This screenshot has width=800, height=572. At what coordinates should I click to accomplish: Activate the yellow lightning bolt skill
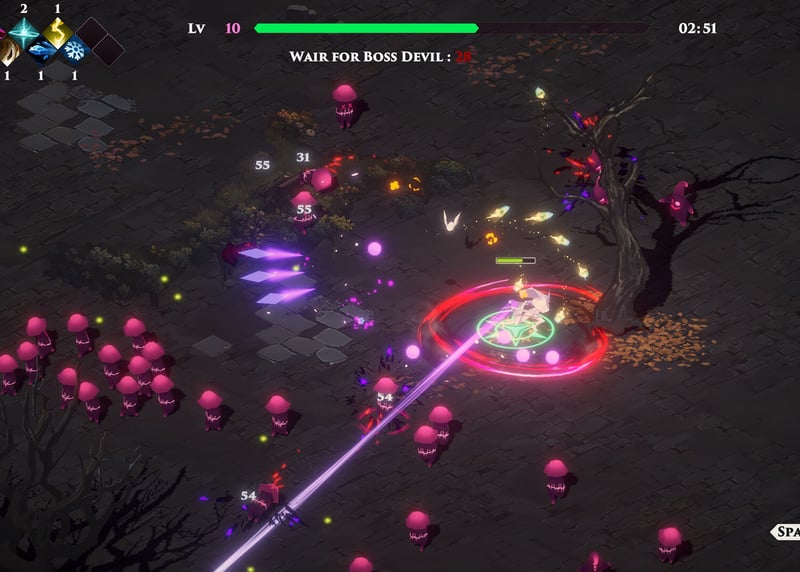pyautogui.click(x=57, y=31)
